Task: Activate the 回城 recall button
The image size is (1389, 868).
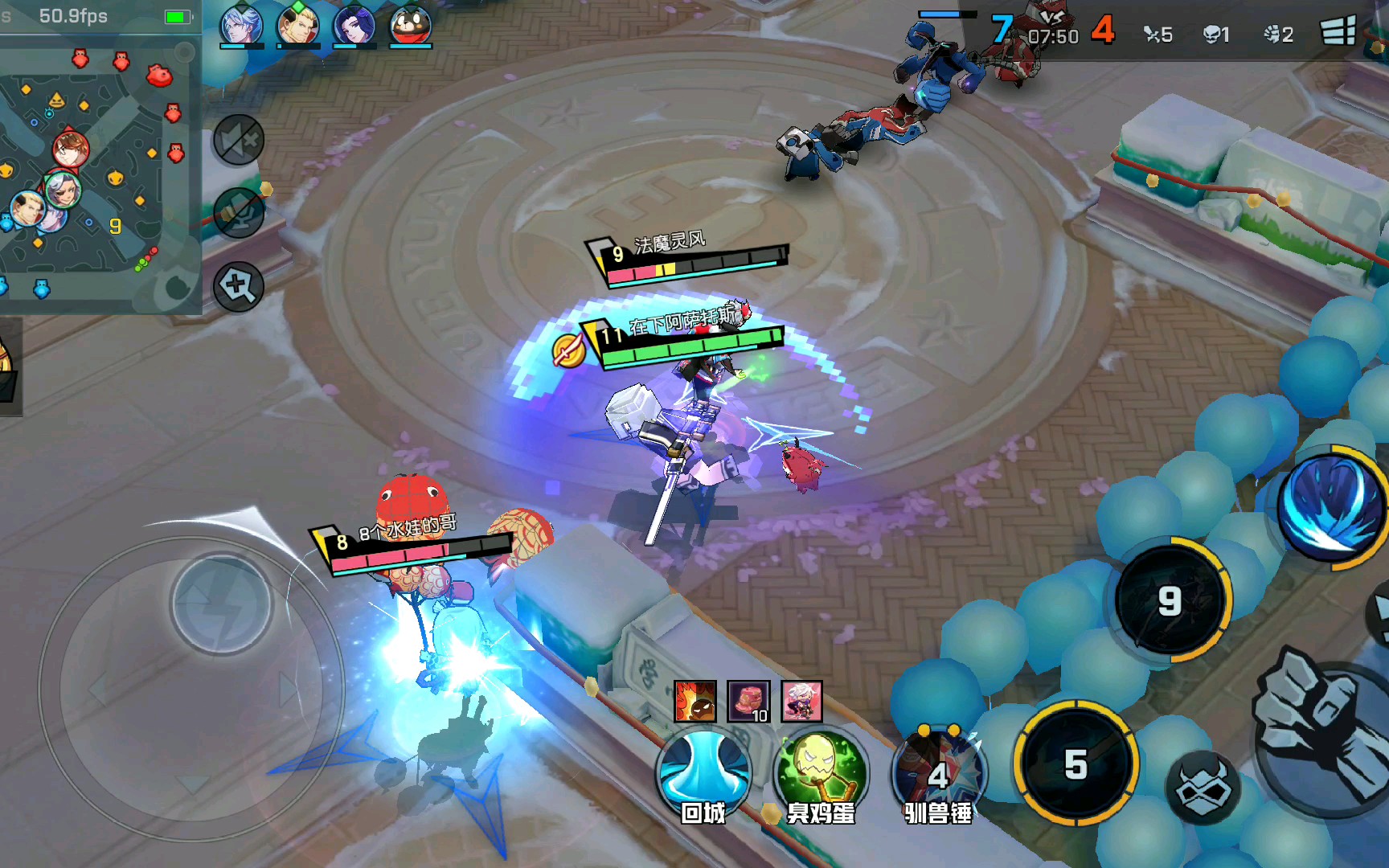Action: pyautogui.click(x=704, y=772)
